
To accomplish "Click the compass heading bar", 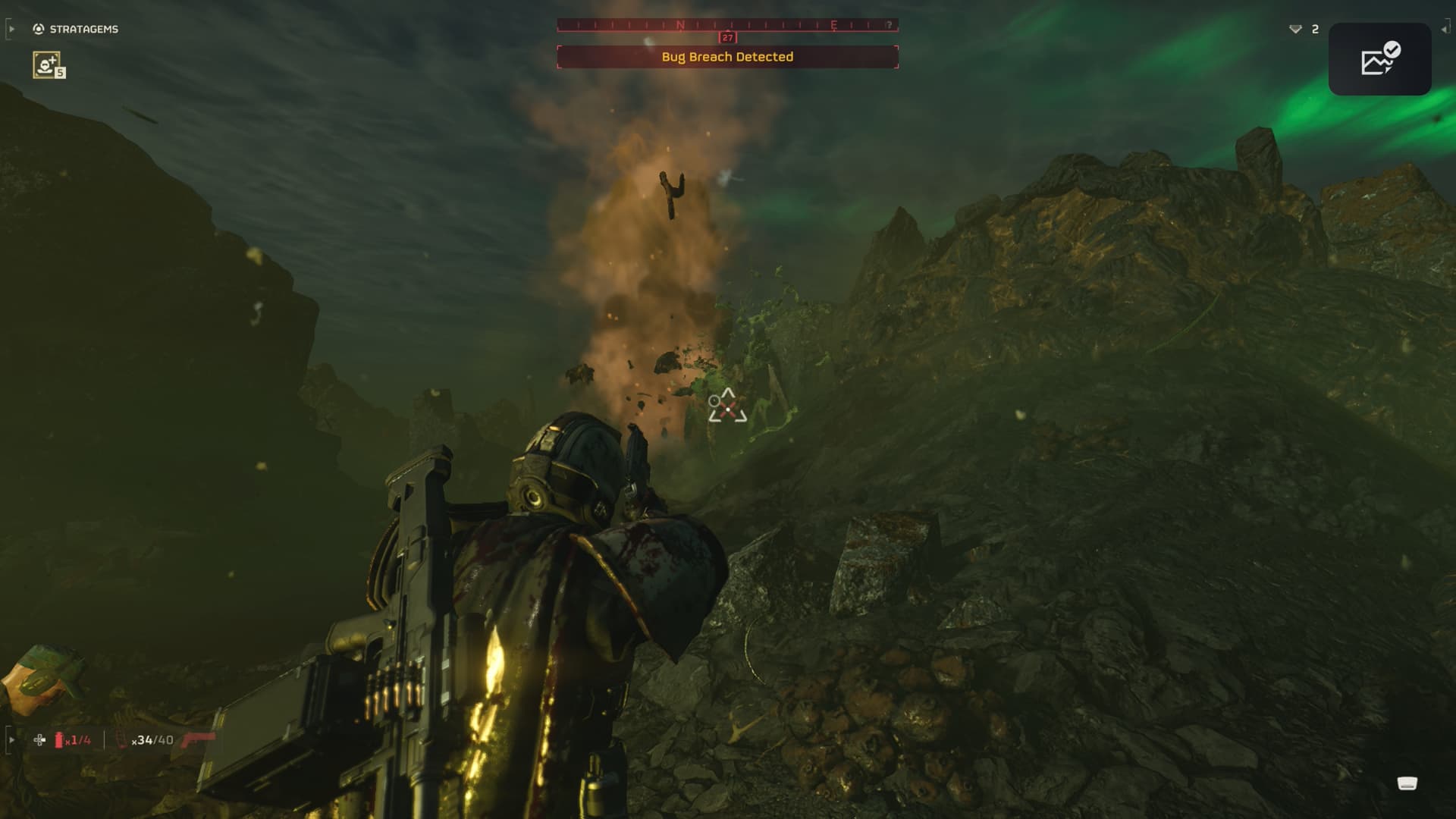I will click(727, 25).
